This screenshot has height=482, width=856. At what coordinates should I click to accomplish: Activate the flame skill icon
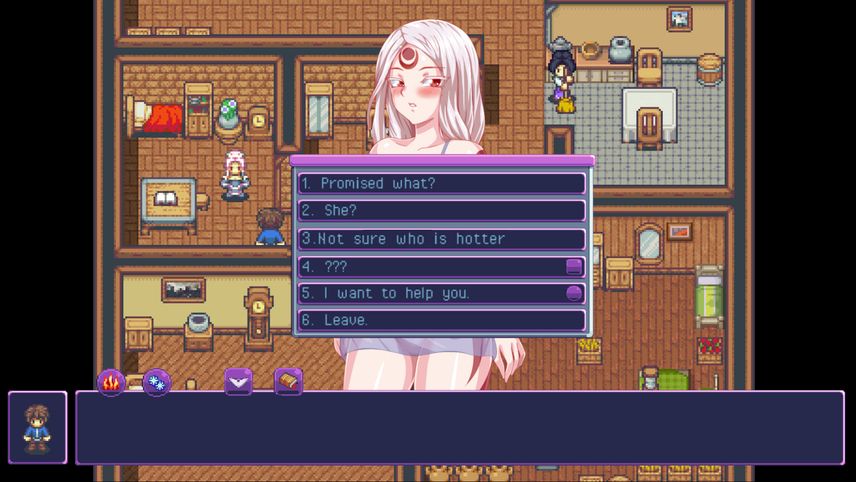coord(110,381)
